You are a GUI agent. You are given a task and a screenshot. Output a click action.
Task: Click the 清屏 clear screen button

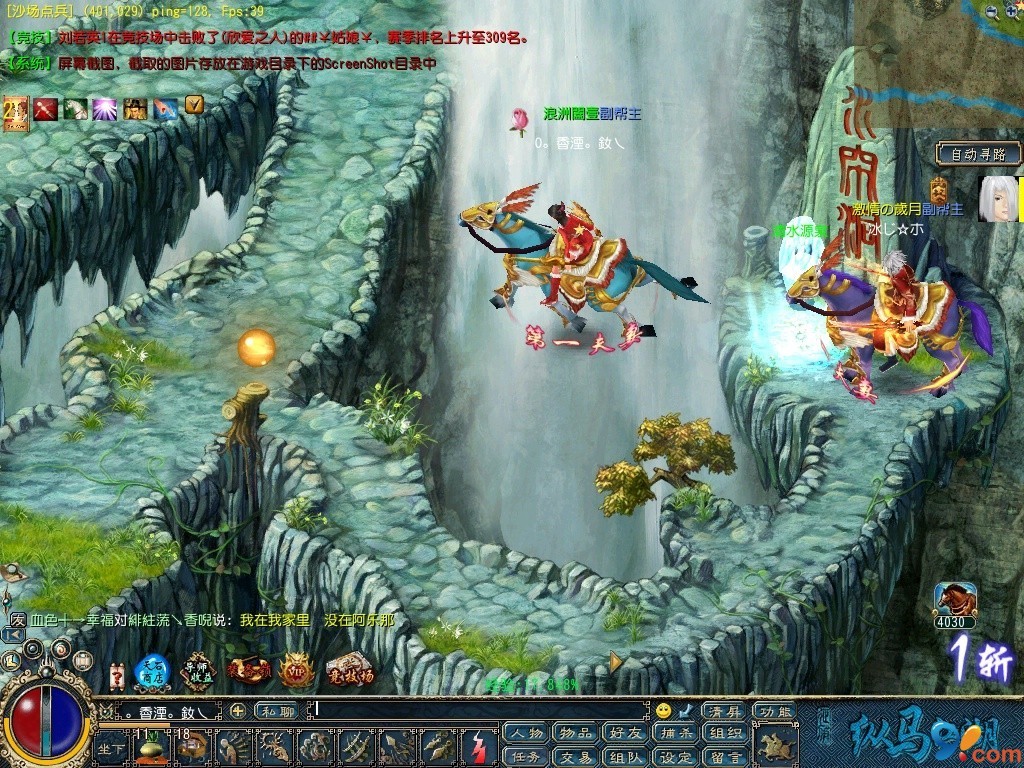tap(723, 711)
